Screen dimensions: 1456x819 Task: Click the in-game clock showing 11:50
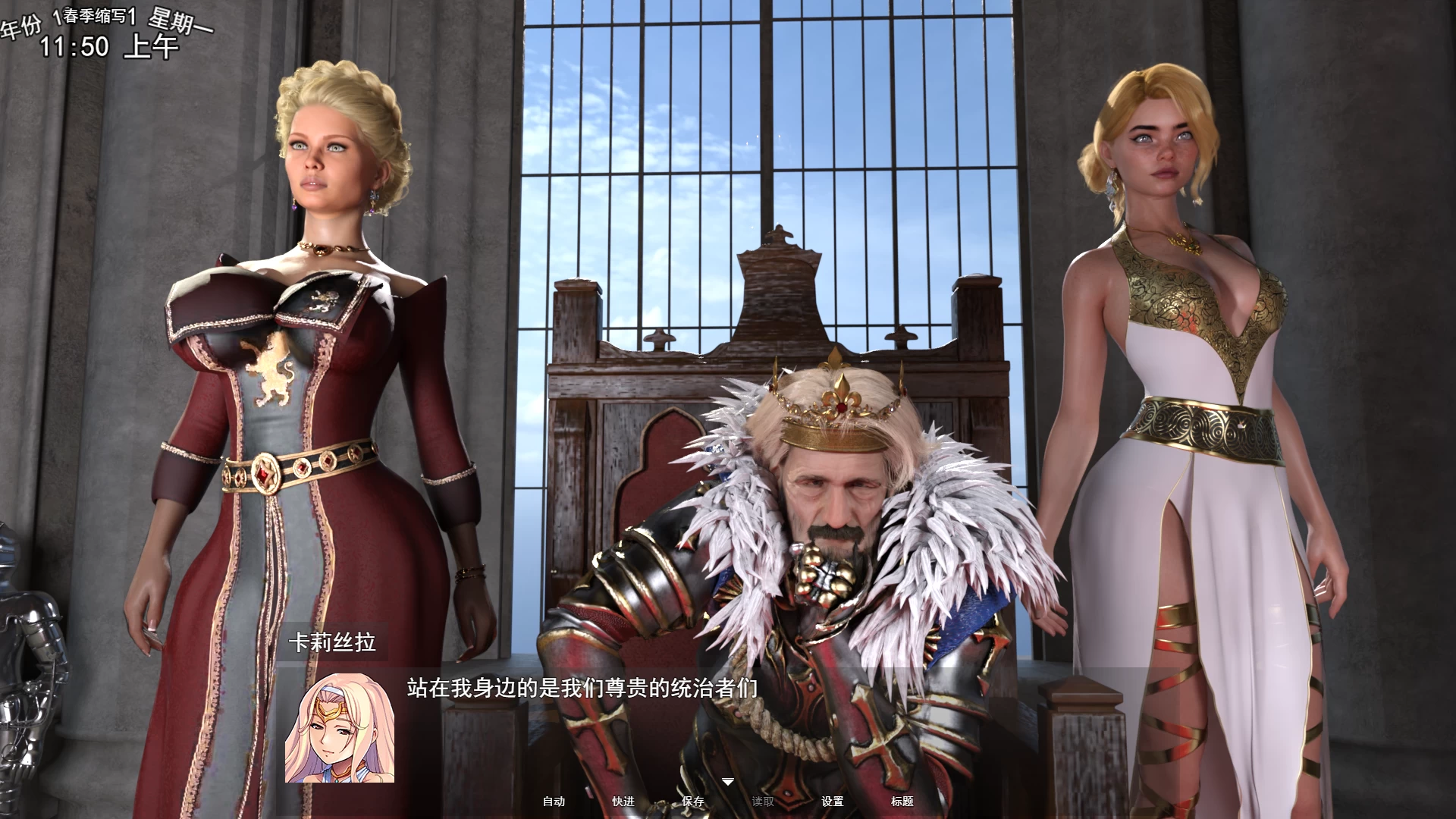pyautogui.click(x=74, y=49)
